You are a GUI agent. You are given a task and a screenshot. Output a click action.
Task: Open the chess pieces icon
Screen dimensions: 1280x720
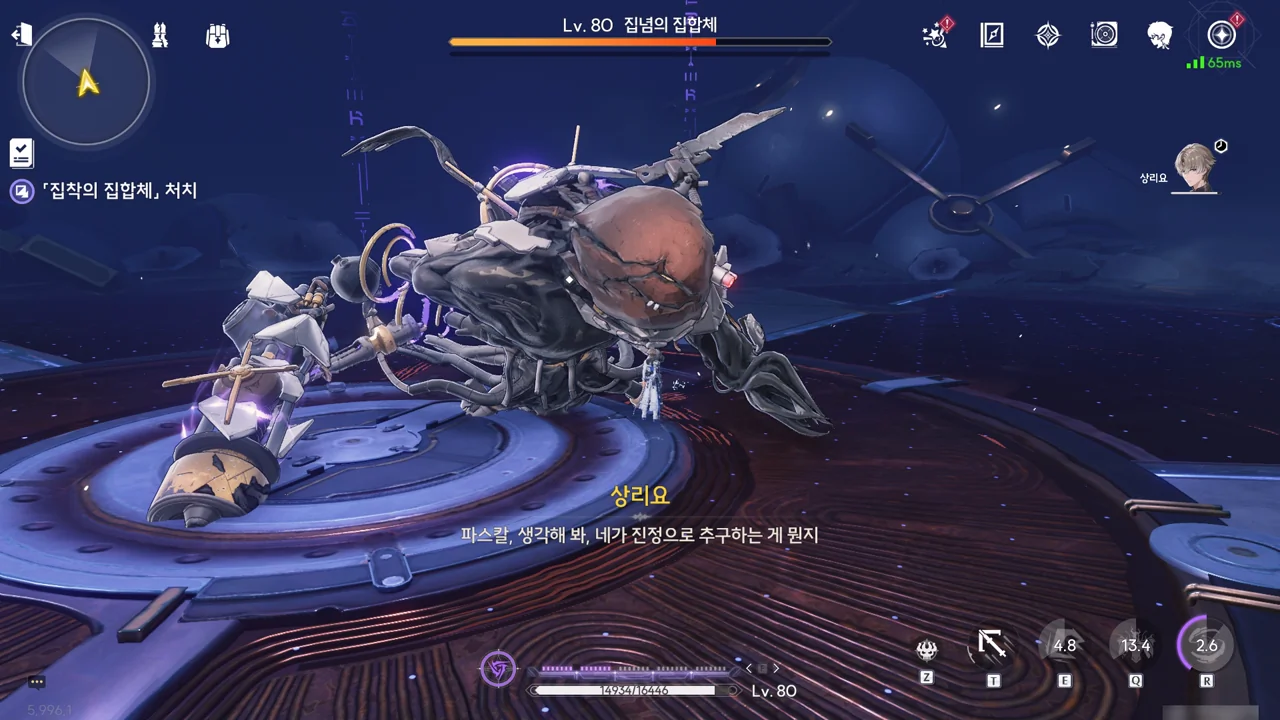(160, 36)
